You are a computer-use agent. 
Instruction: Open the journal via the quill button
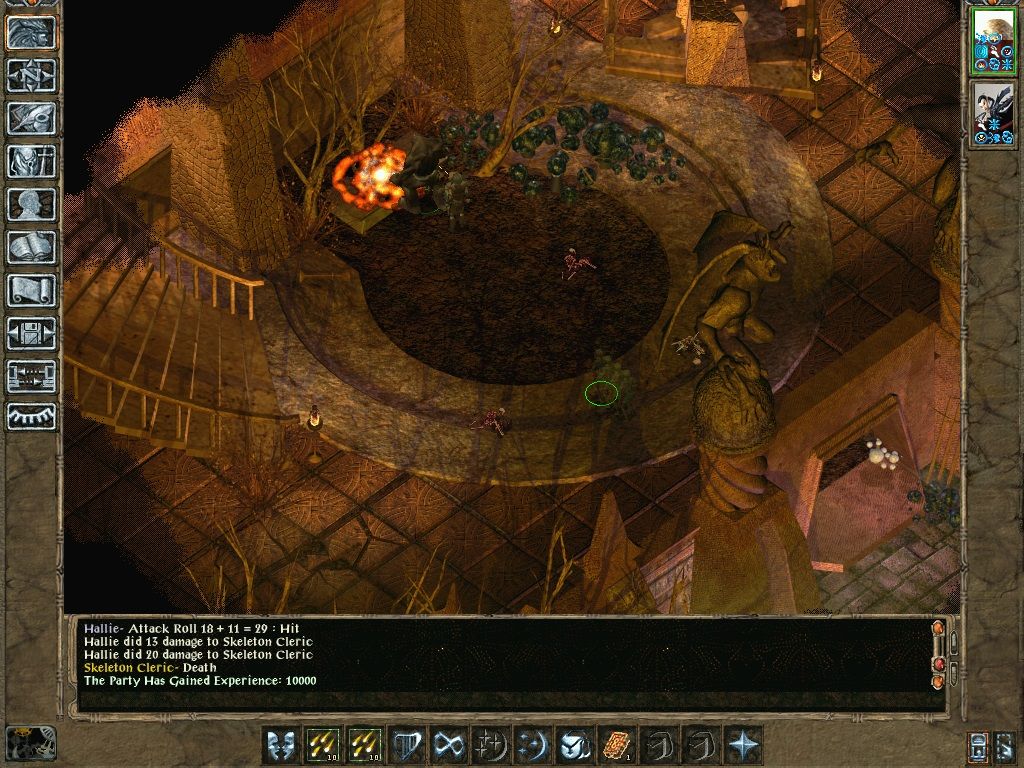coord(31,118)
